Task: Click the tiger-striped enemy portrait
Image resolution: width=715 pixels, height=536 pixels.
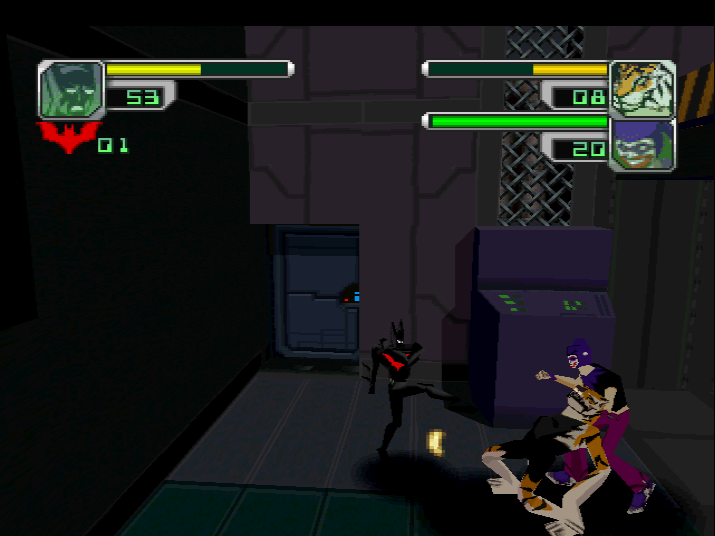Action: tap(642, 89)
